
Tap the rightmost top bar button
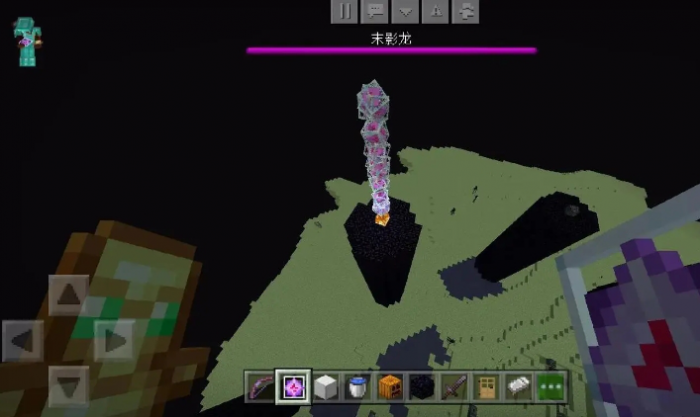pos(466,11)
